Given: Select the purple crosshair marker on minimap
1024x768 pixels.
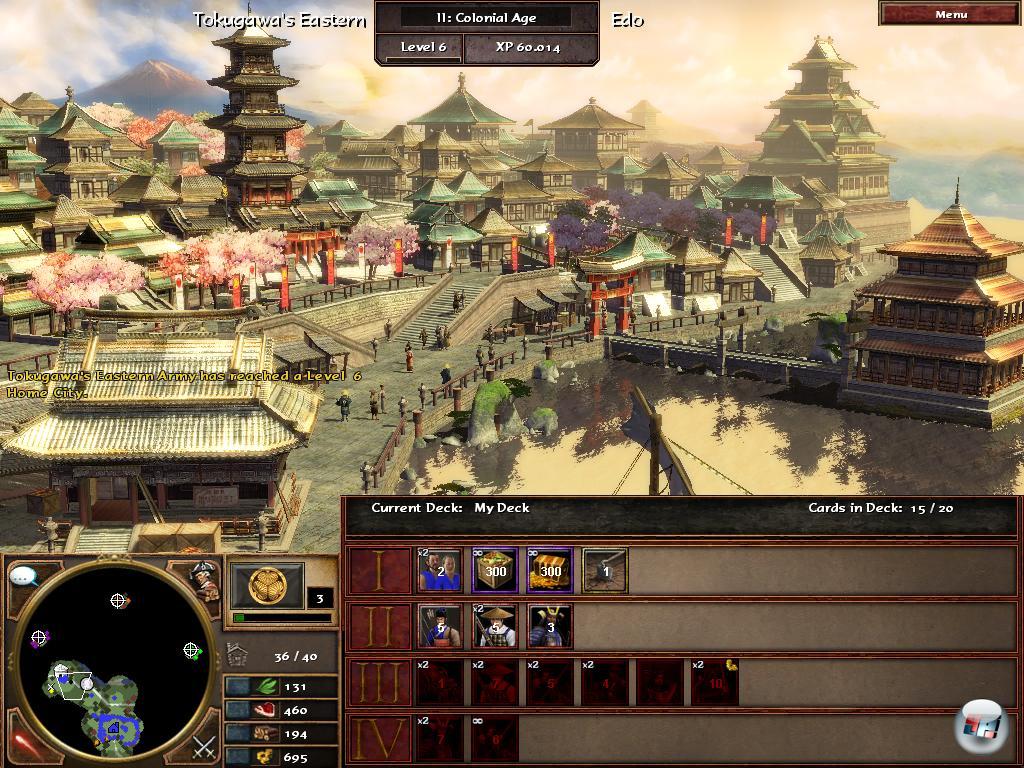Looking at the screenshot, I should pos(39,637).
